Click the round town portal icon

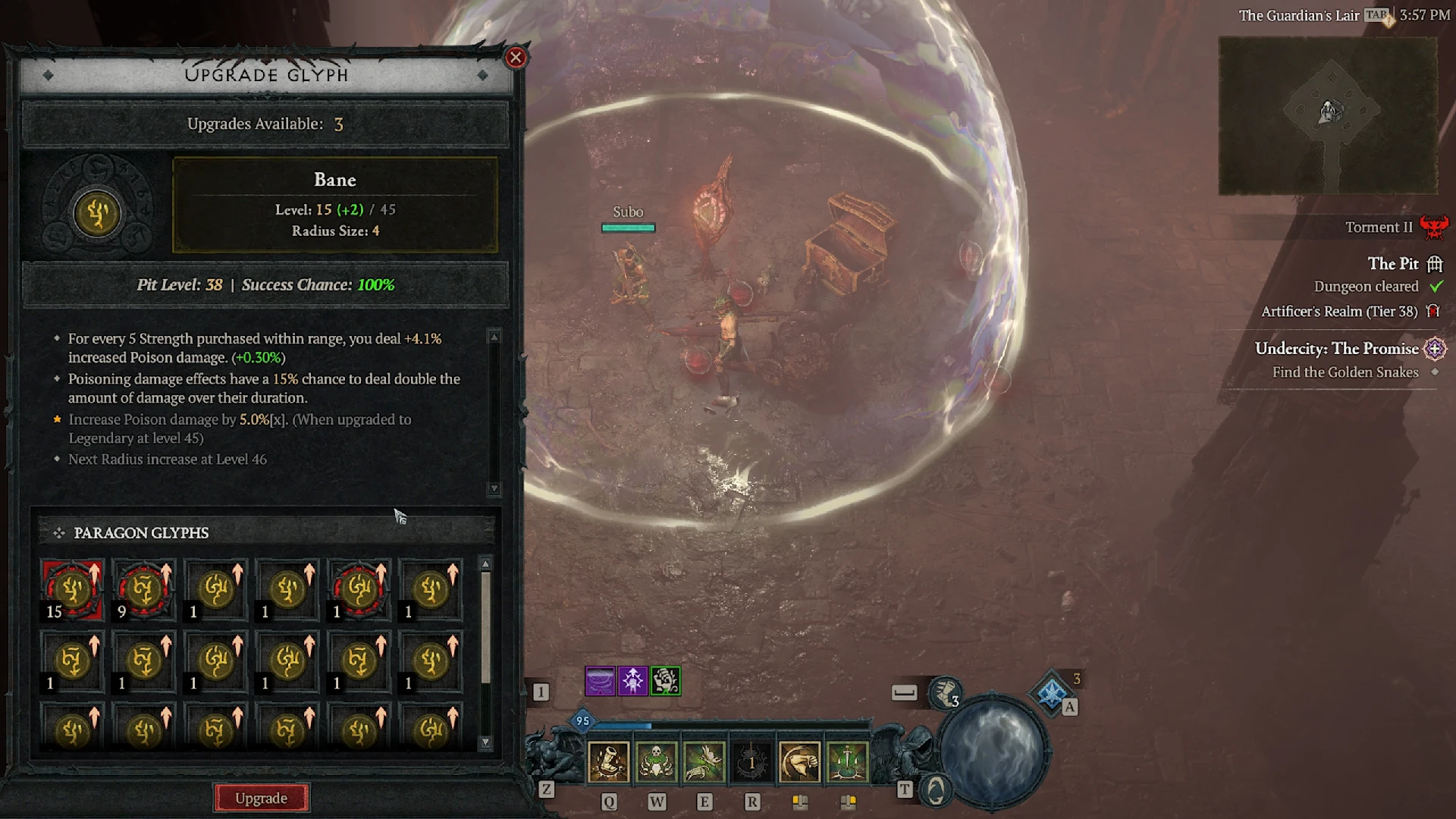(937, 790)
